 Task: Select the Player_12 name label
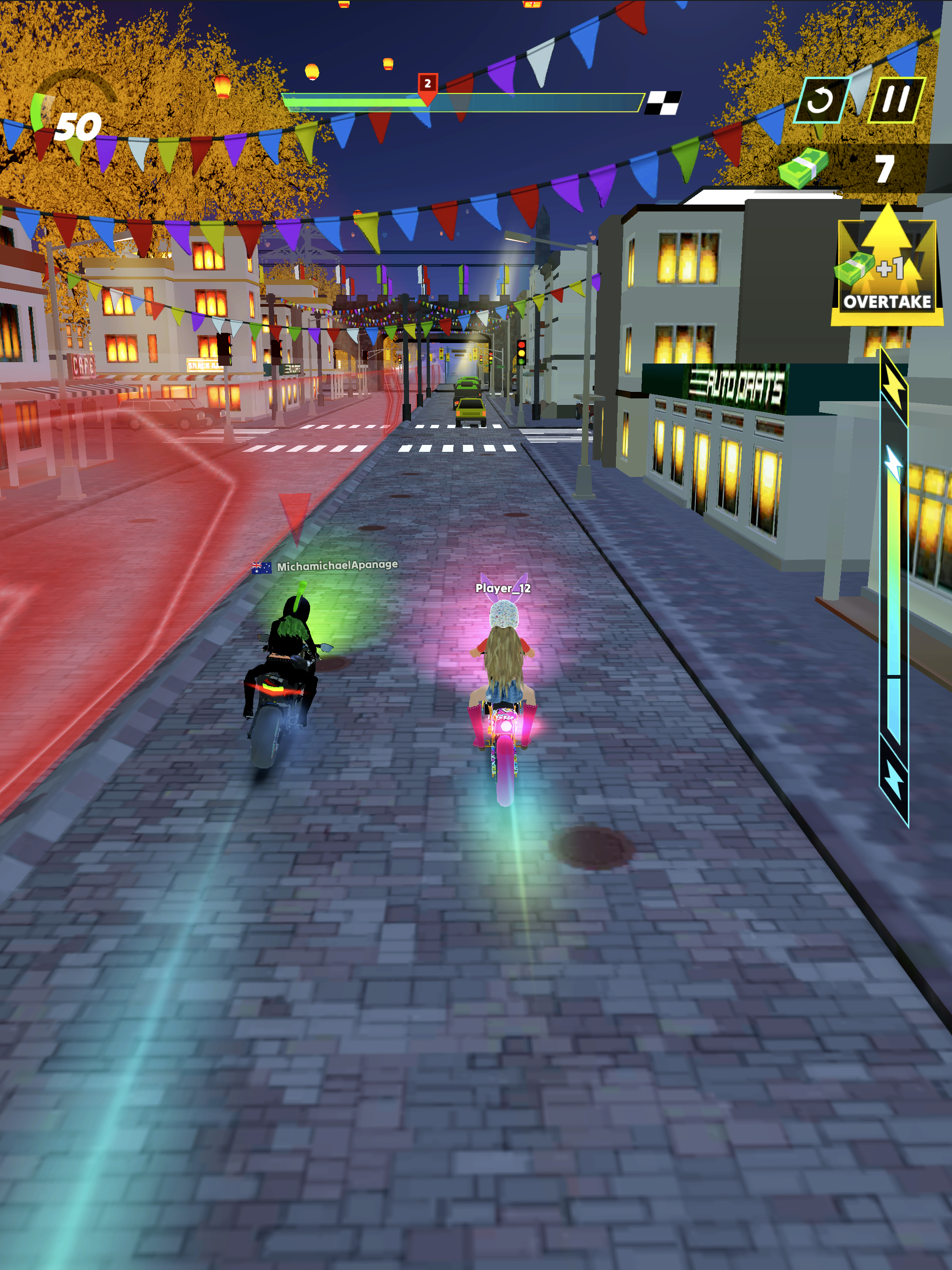pyautogui.click(x=502, y=589)
